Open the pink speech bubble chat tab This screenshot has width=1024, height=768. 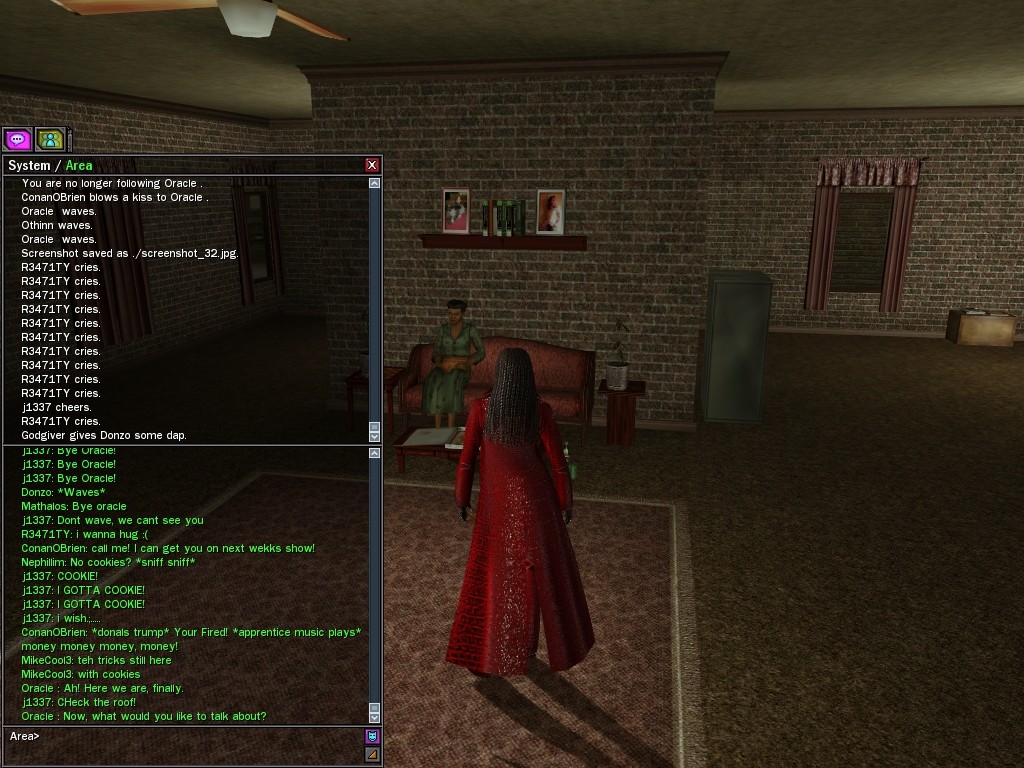coord(18,140)
